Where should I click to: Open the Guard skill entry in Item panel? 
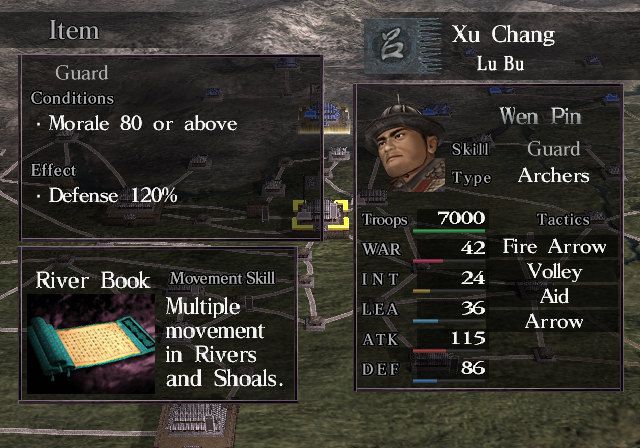[x=82, y=73]
